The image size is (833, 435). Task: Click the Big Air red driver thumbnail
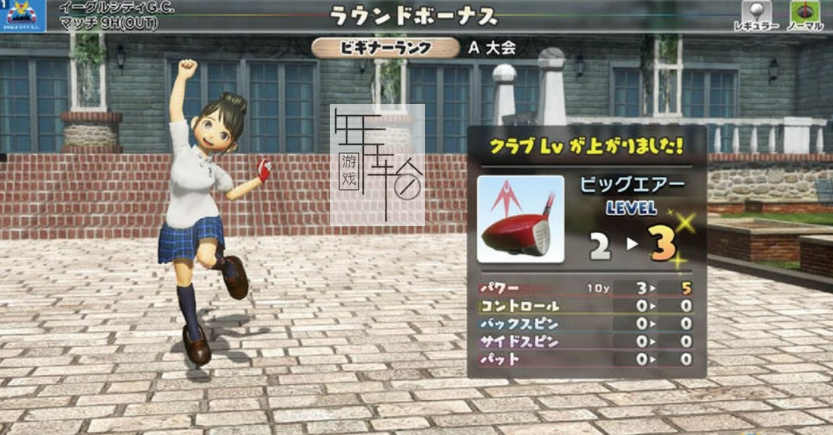[520, 219]
